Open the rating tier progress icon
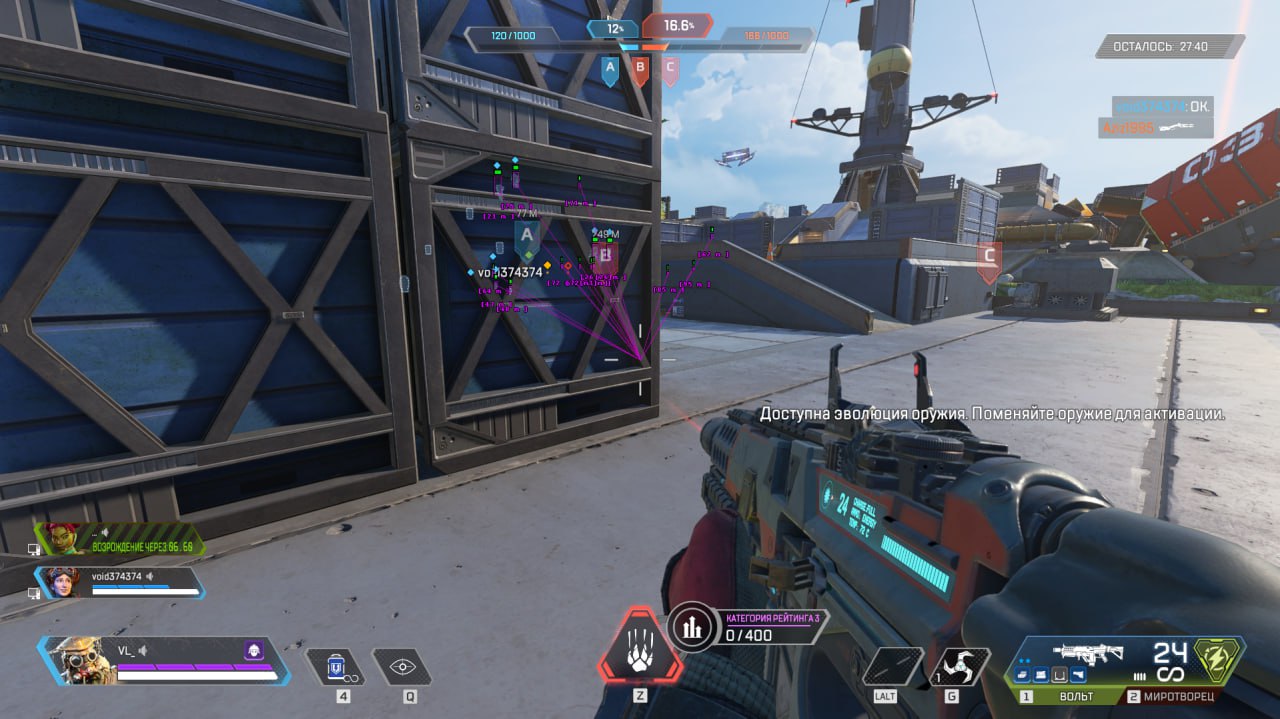1280x719 pixels. point(690,627)
